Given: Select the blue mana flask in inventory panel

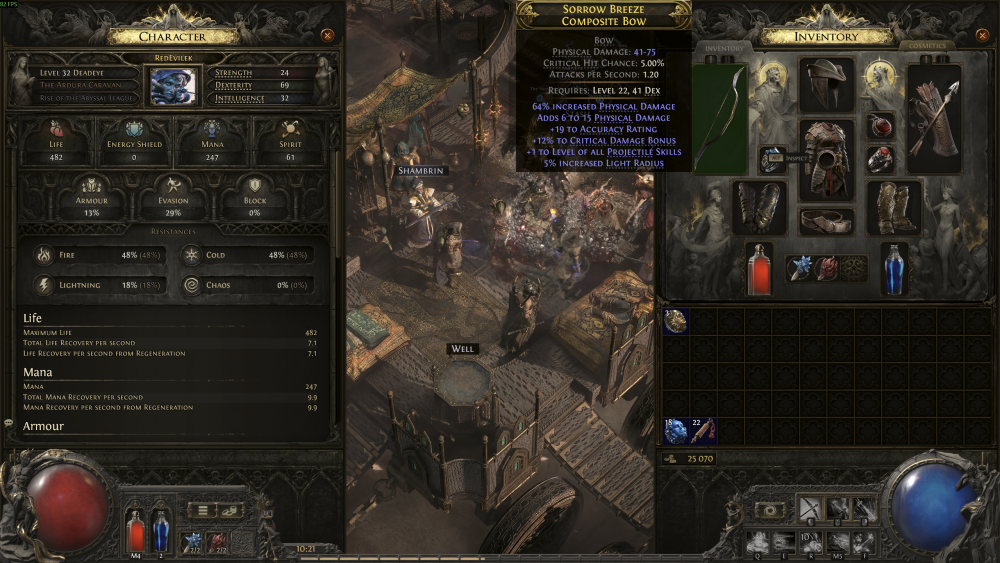Looking at the screenshot, I should [x=893, y=268].
